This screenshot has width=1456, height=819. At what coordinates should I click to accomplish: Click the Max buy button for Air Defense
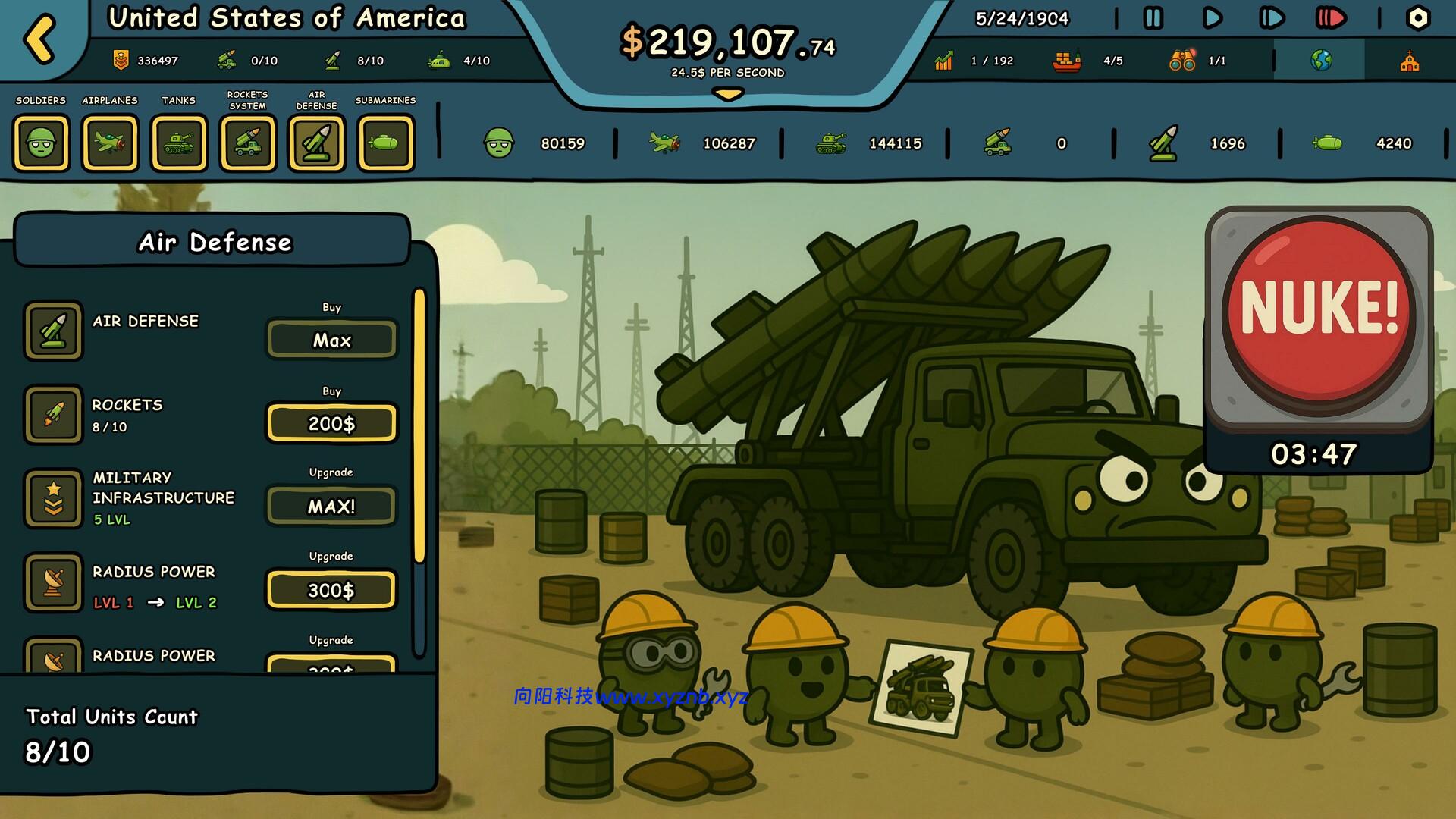click(x=331, y=340)
